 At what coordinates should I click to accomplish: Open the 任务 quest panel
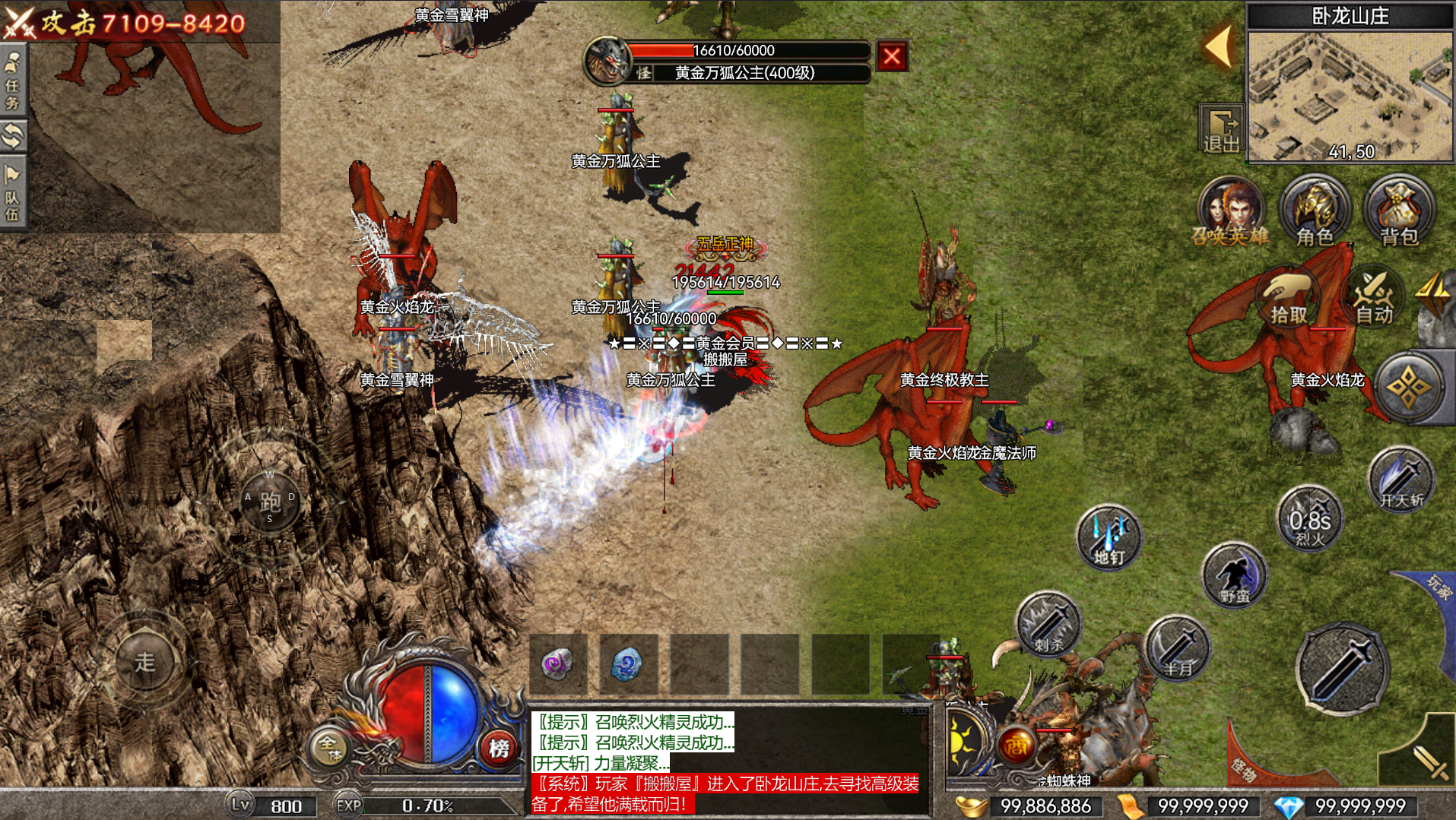pyautogui.click(x=13, y=80)
